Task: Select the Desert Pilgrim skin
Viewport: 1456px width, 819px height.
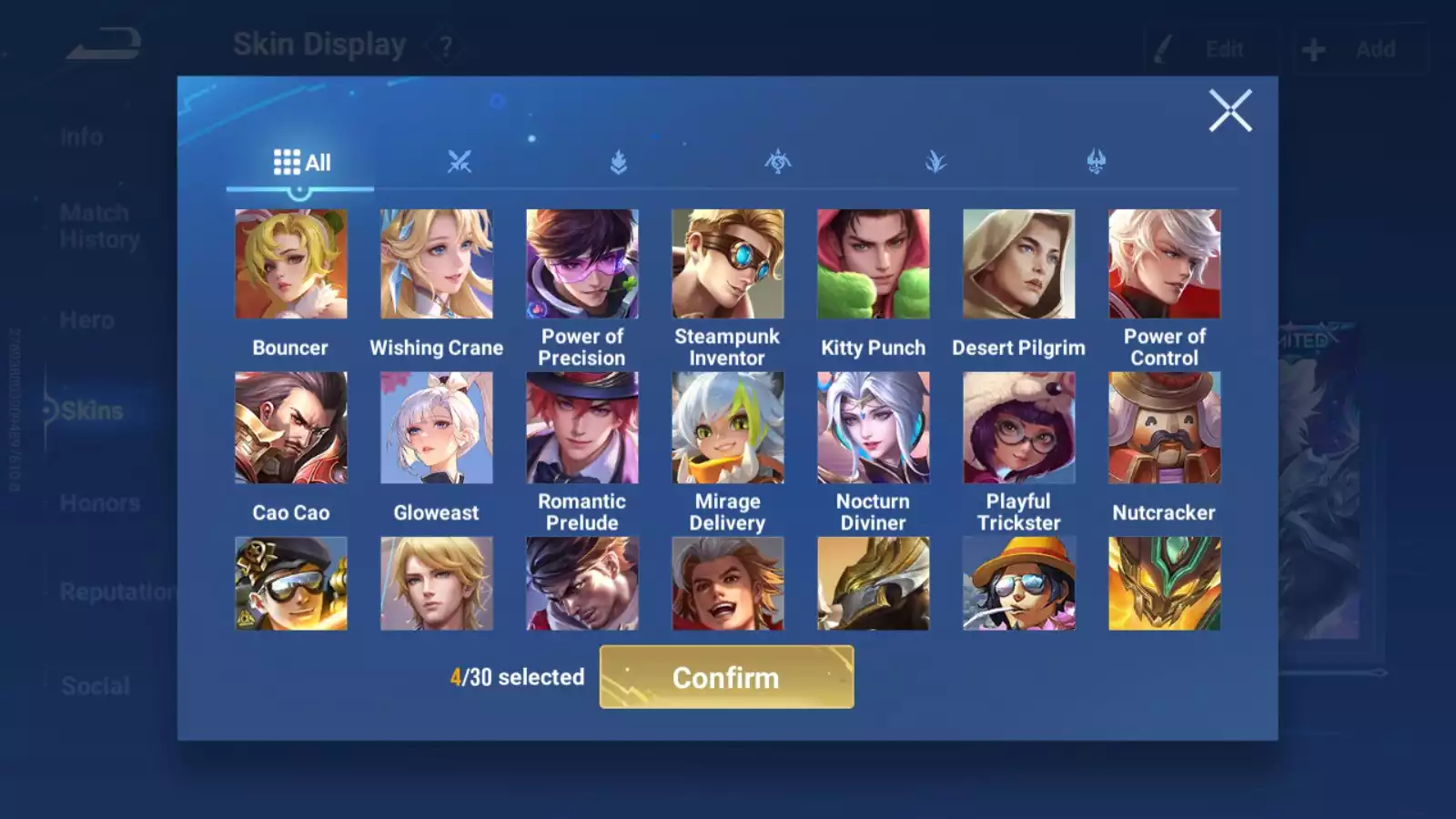Action: [x=1019, y=264]
